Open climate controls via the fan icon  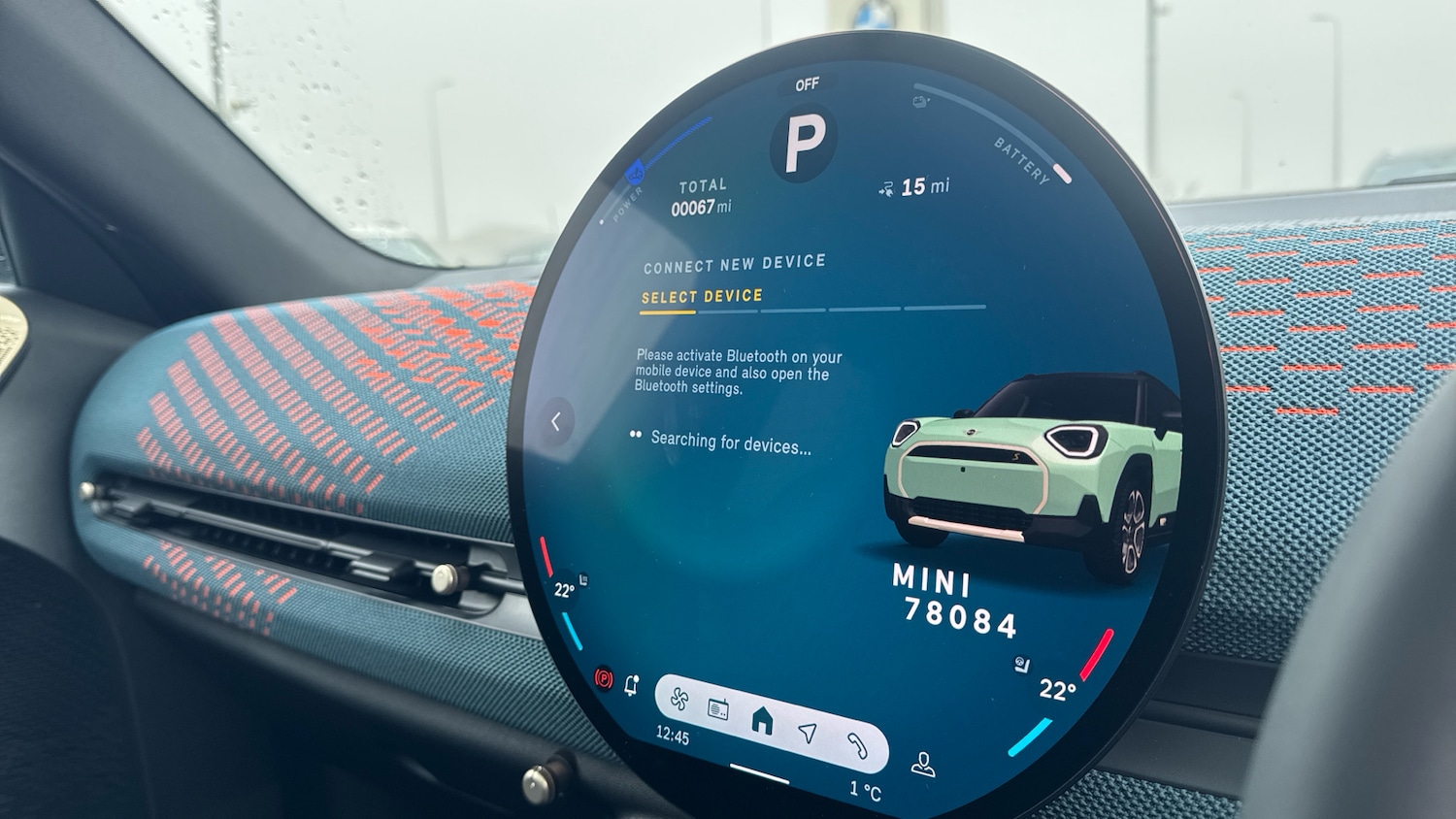tap(679, 699)
